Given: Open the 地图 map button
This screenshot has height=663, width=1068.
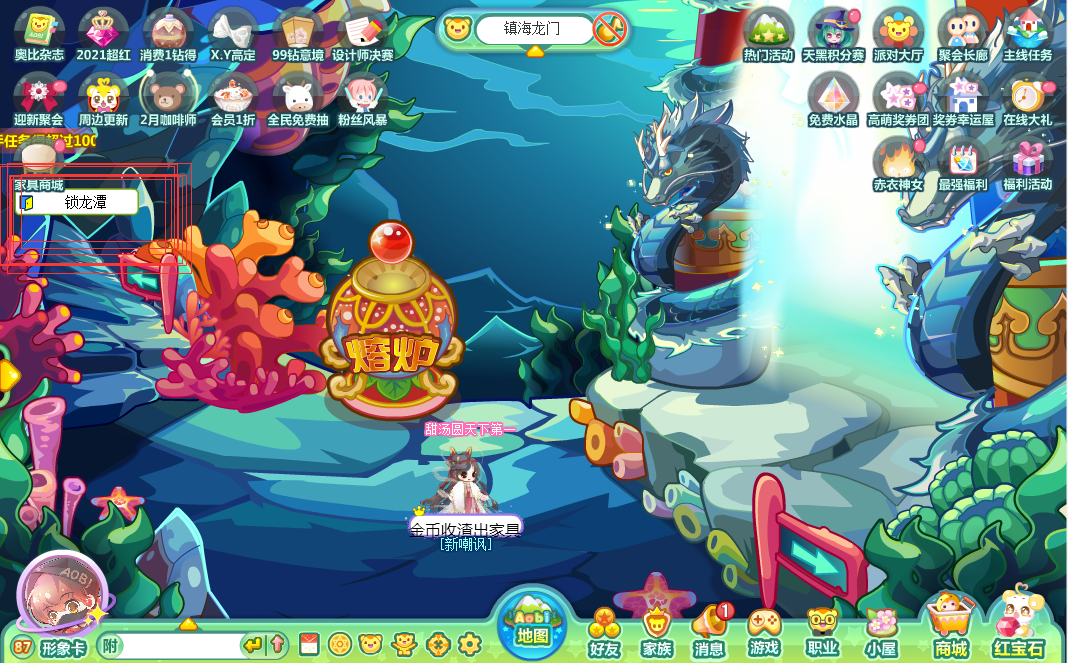Looking at the screenshot, I should point(533,622).
